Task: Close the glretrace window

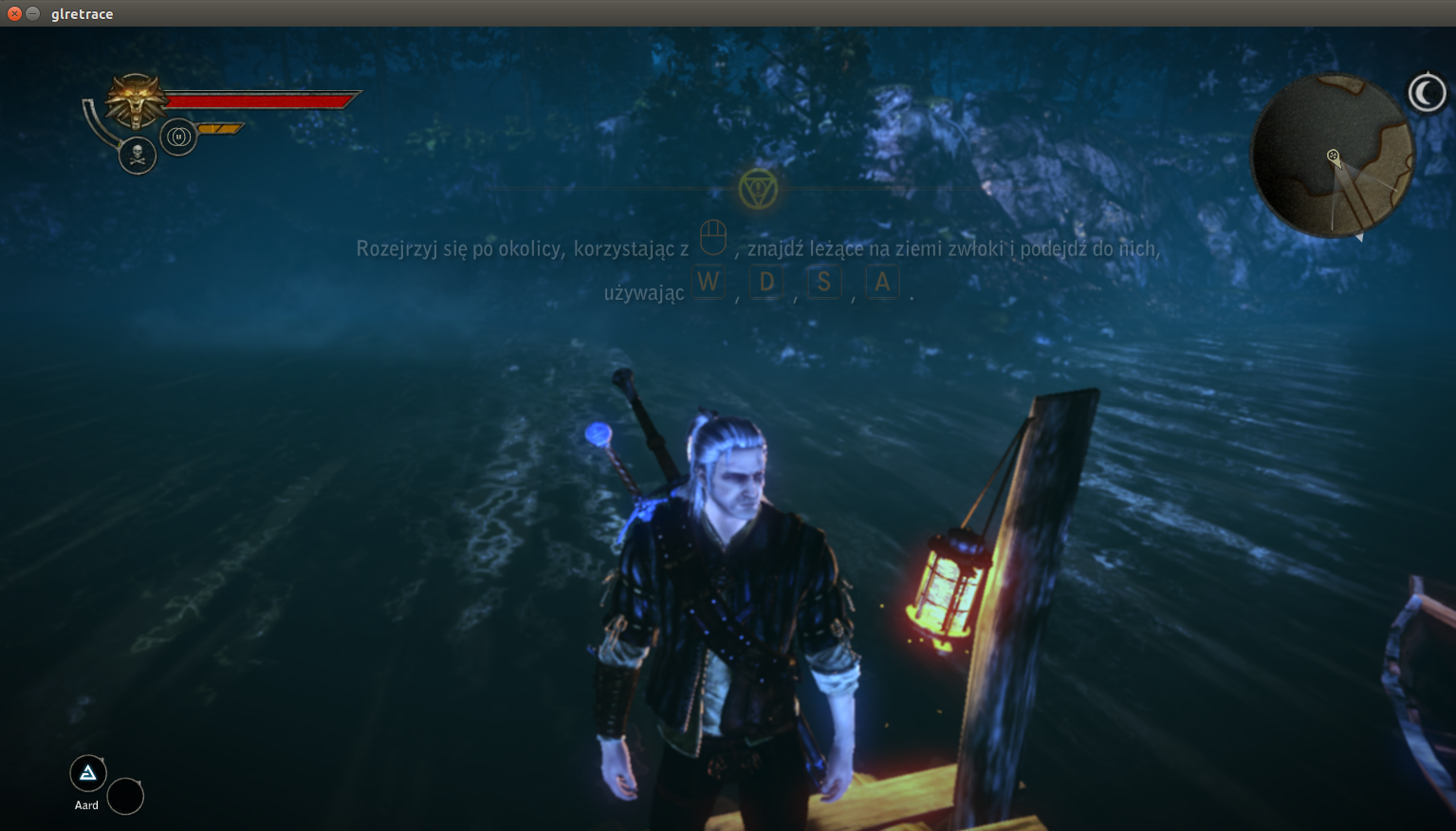Action: pos(14,13)
